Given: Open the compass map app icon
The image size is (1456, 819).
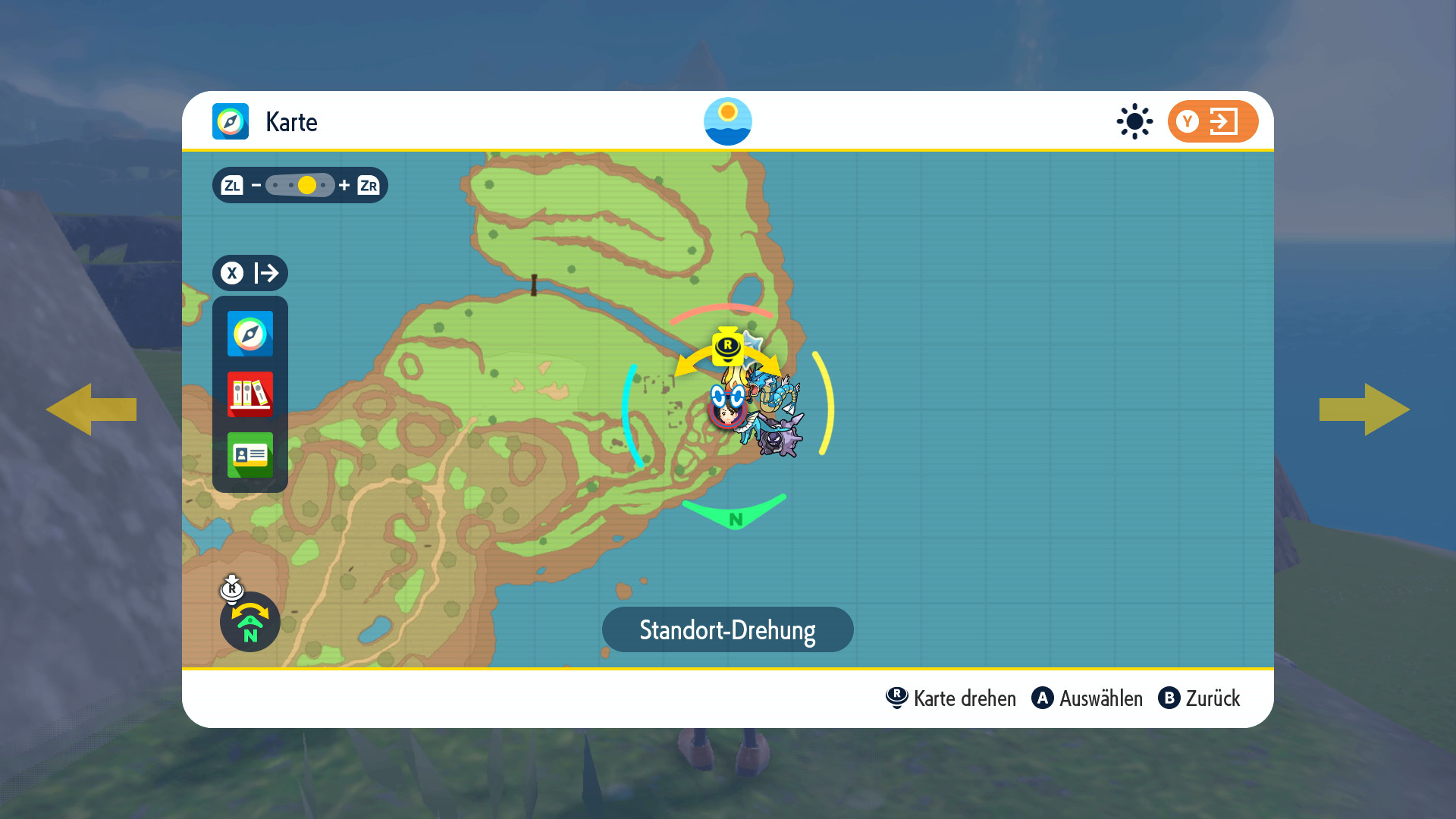Looking at the screenshot, I should tap(249, 334).
